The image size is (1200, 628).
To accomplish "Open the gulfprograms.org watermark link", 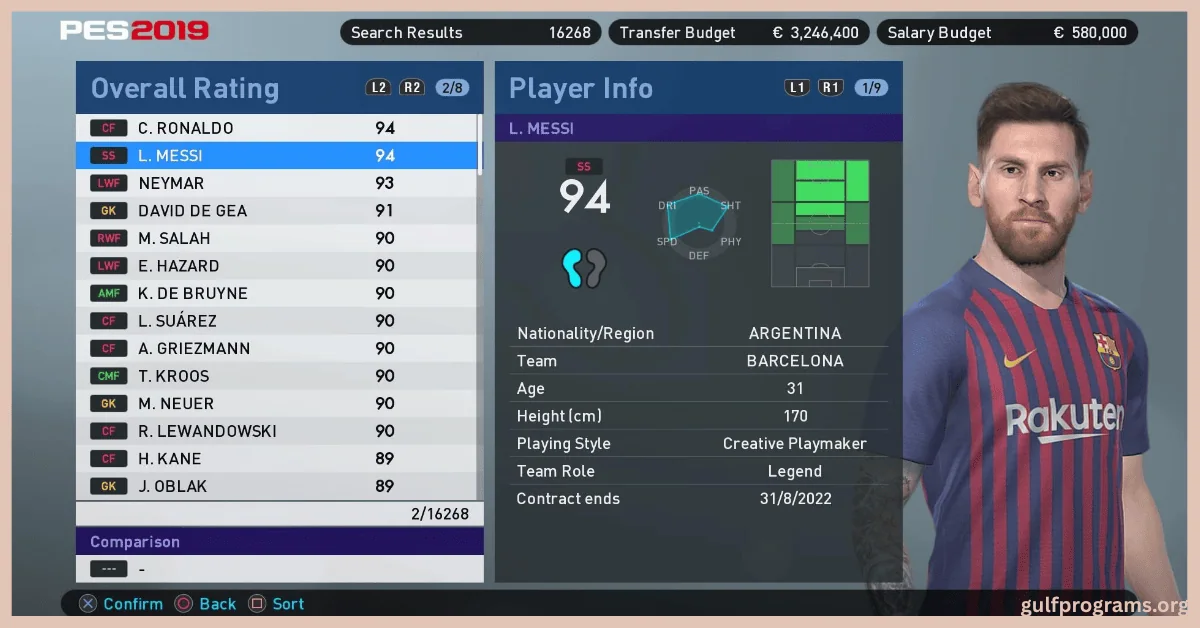I will (1104, 605).
